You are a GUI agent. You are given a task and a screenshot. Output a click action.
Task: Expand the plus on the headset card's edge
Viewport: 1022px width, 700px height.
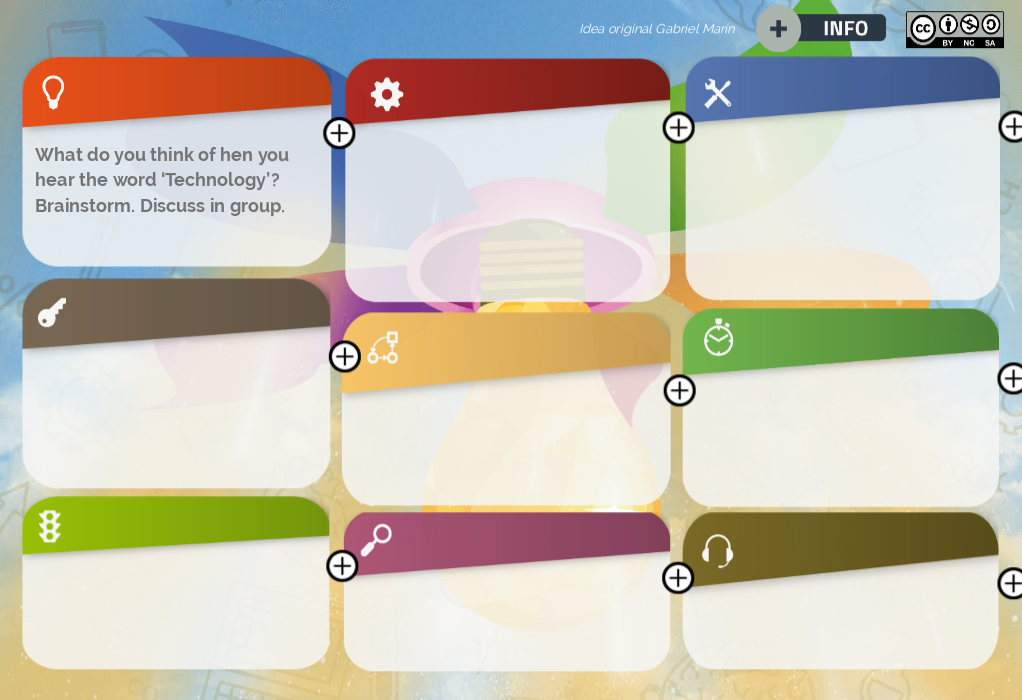(x=1011, y=583)
